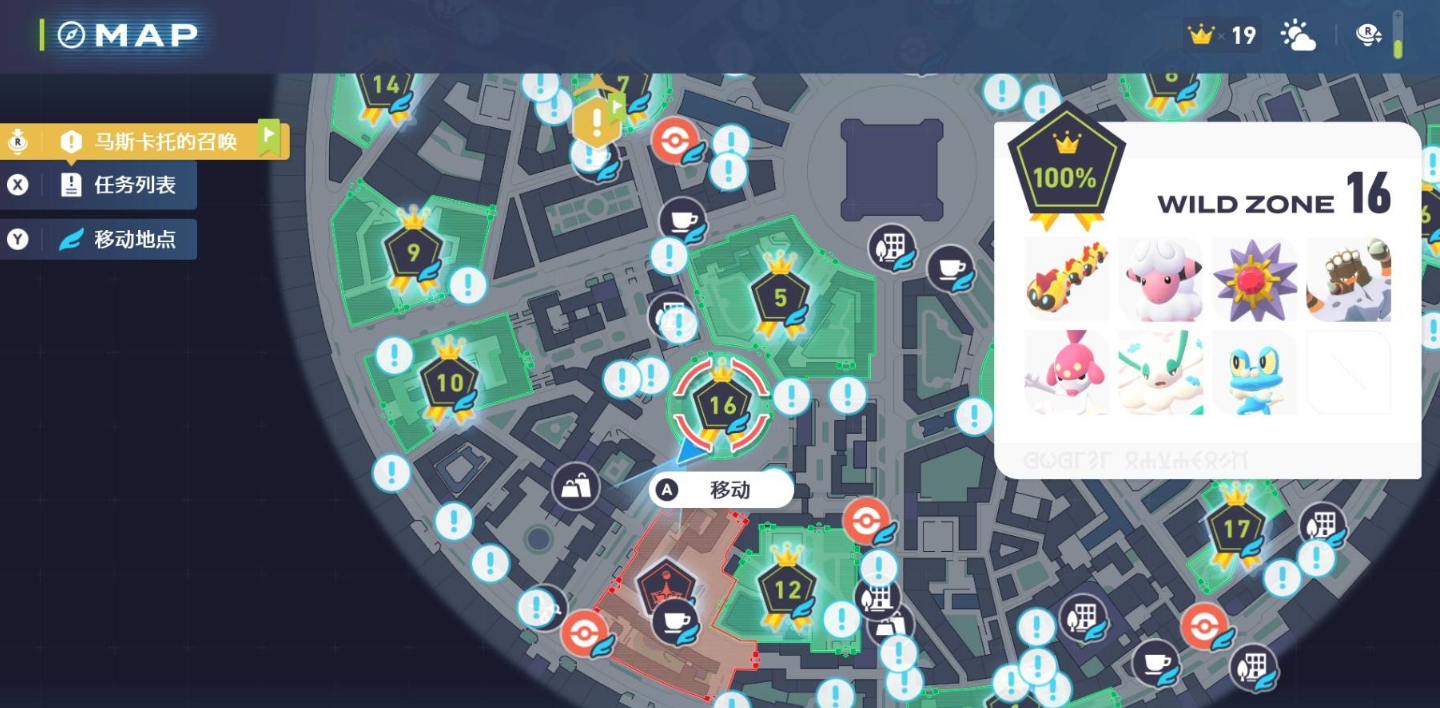Click the weather sun-and-cloud icon
Image resolution: width=1440 pixels, height=708 pixels.
click(x=1298, y=36)
